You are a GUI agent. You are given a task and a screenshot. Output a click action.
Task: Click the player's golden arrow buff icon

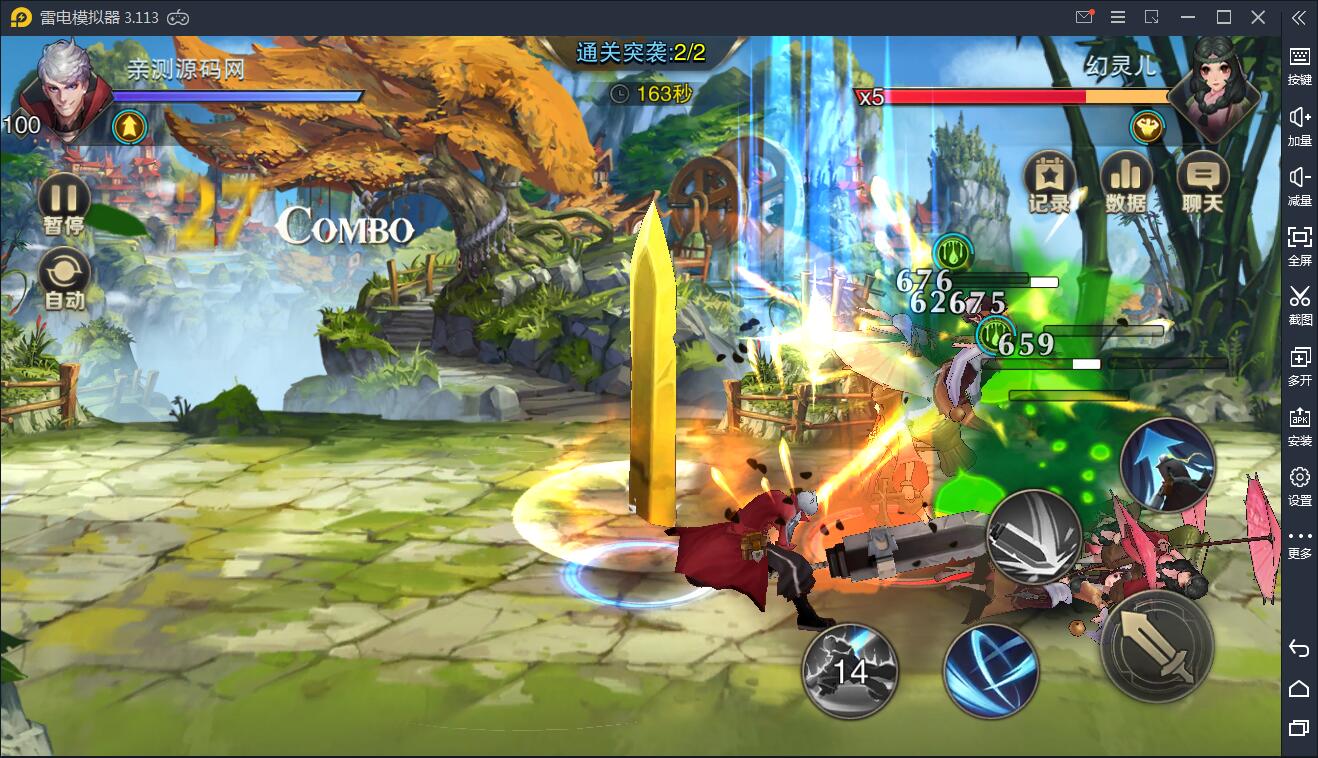pyautogui.click(x=130, y=126)
